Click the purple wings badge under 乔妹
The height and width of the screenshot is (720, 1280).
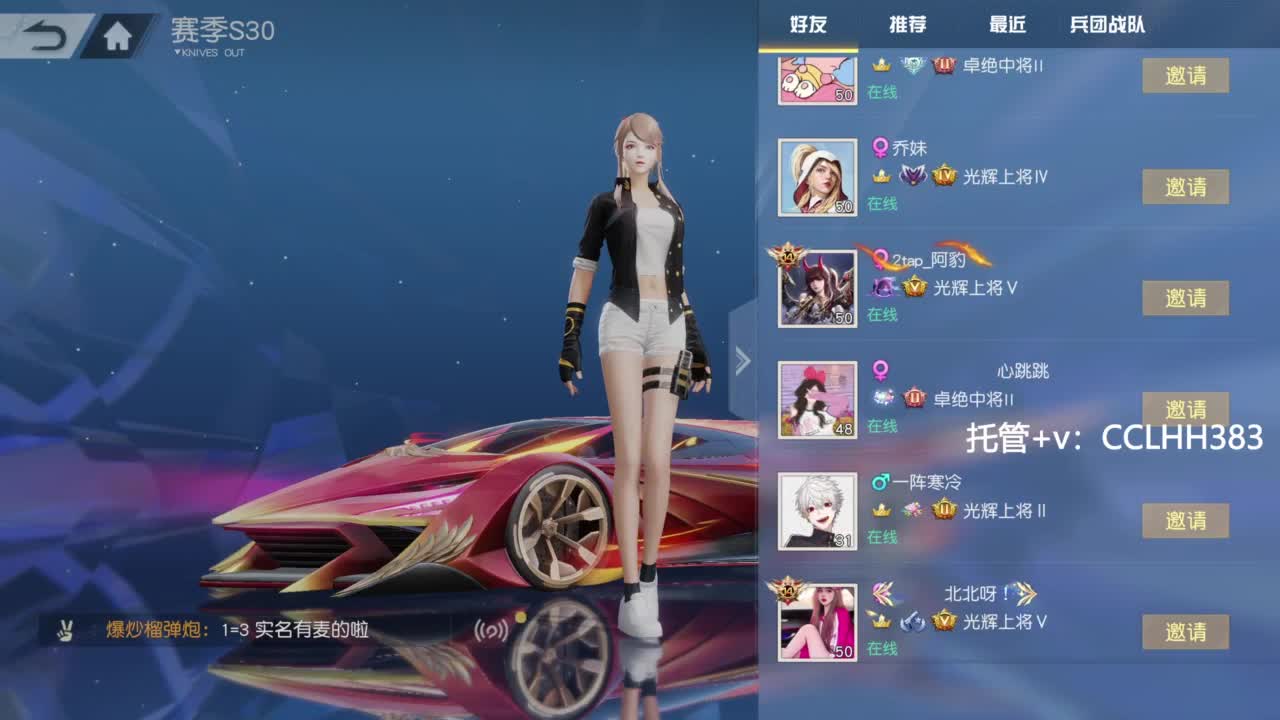pyautogui.click(x=913, y=175)
